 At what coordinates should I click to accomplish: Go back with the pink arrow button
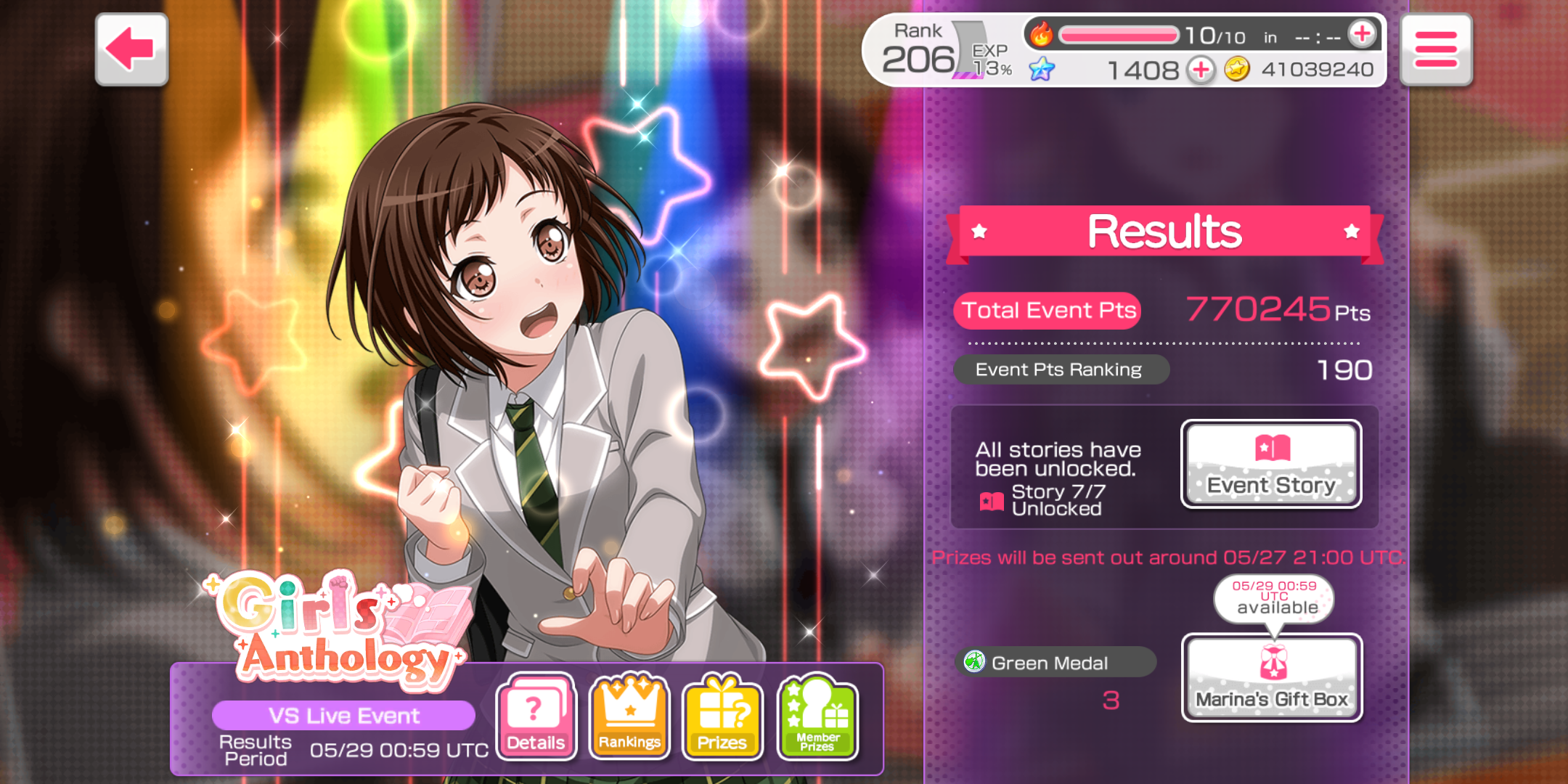pos(131,49)
